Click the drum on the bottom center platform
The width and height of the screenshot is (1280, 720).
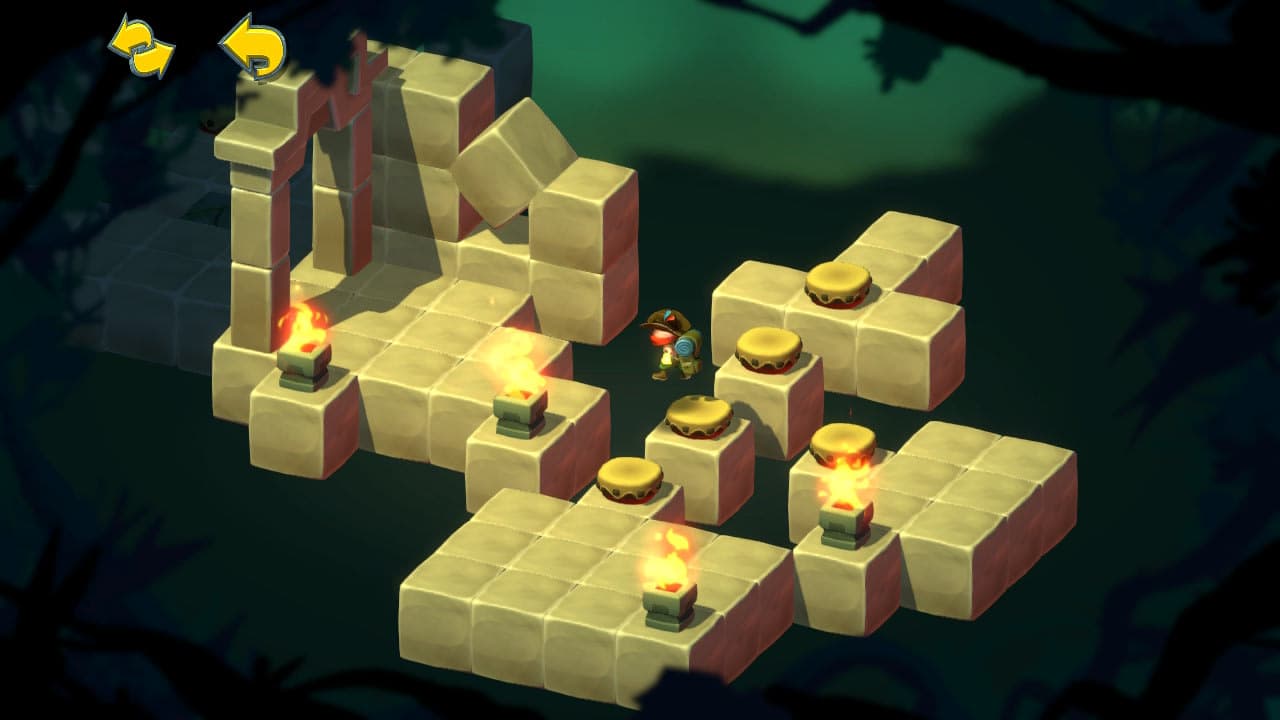[x=630, y=480]
